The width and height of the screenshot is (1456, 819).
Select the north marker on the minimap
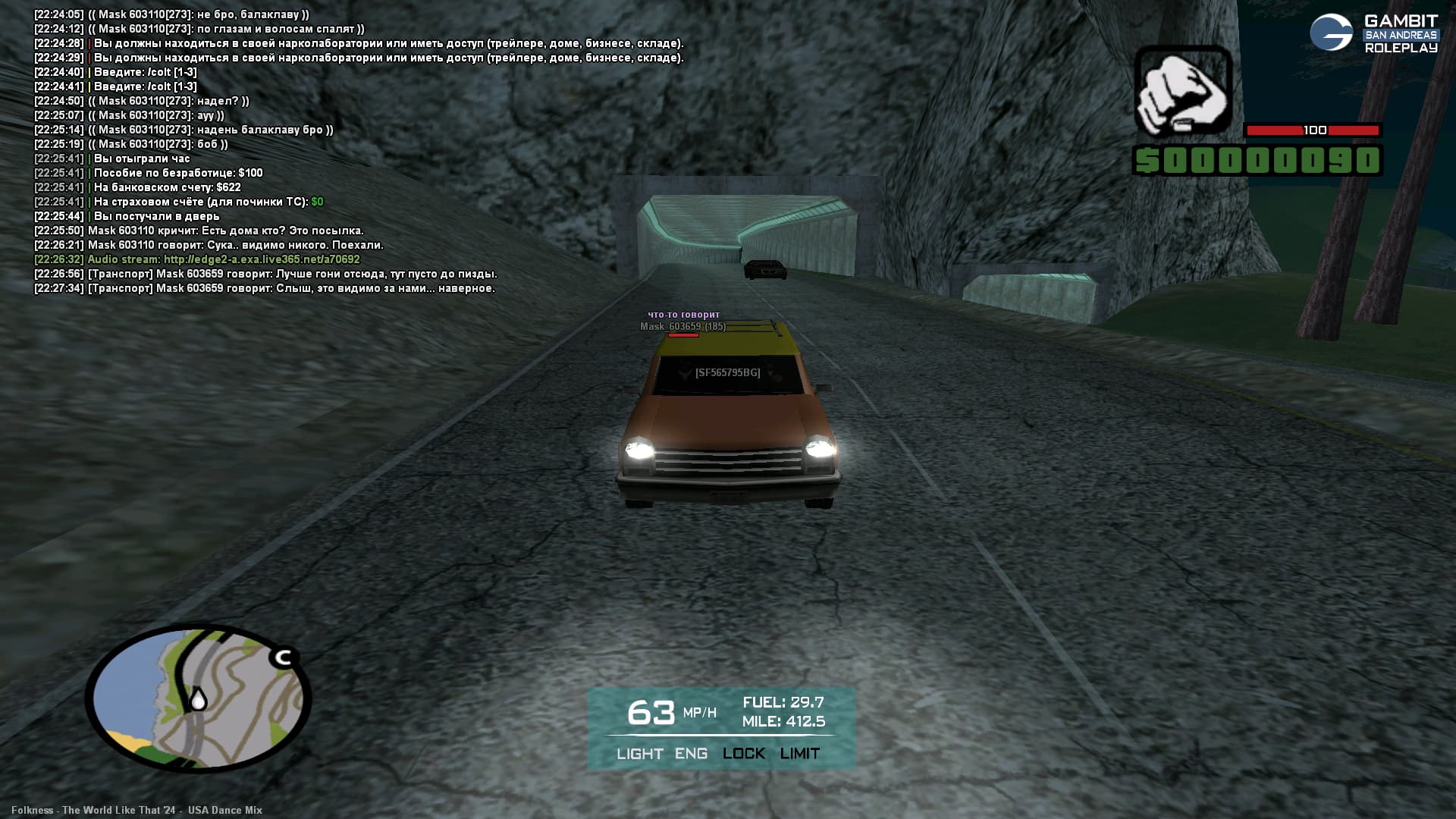tap(284, 657)
